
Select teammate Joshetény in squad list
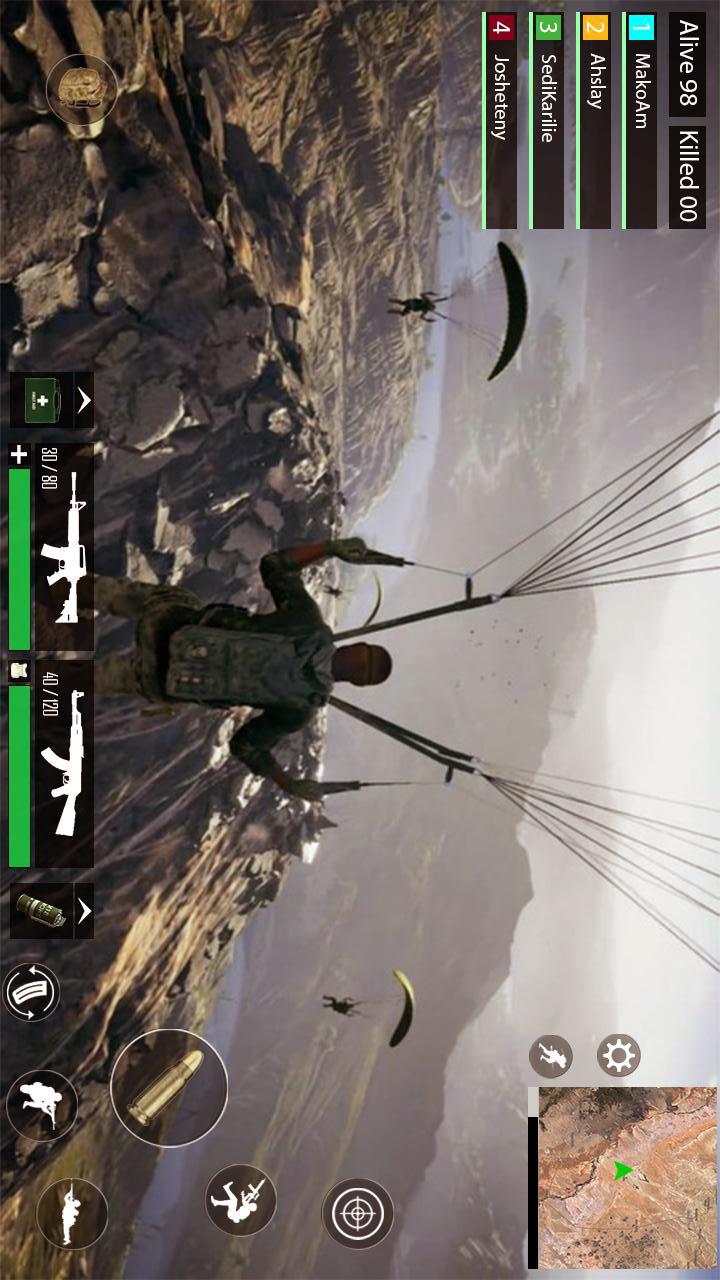tap(501, 120)
